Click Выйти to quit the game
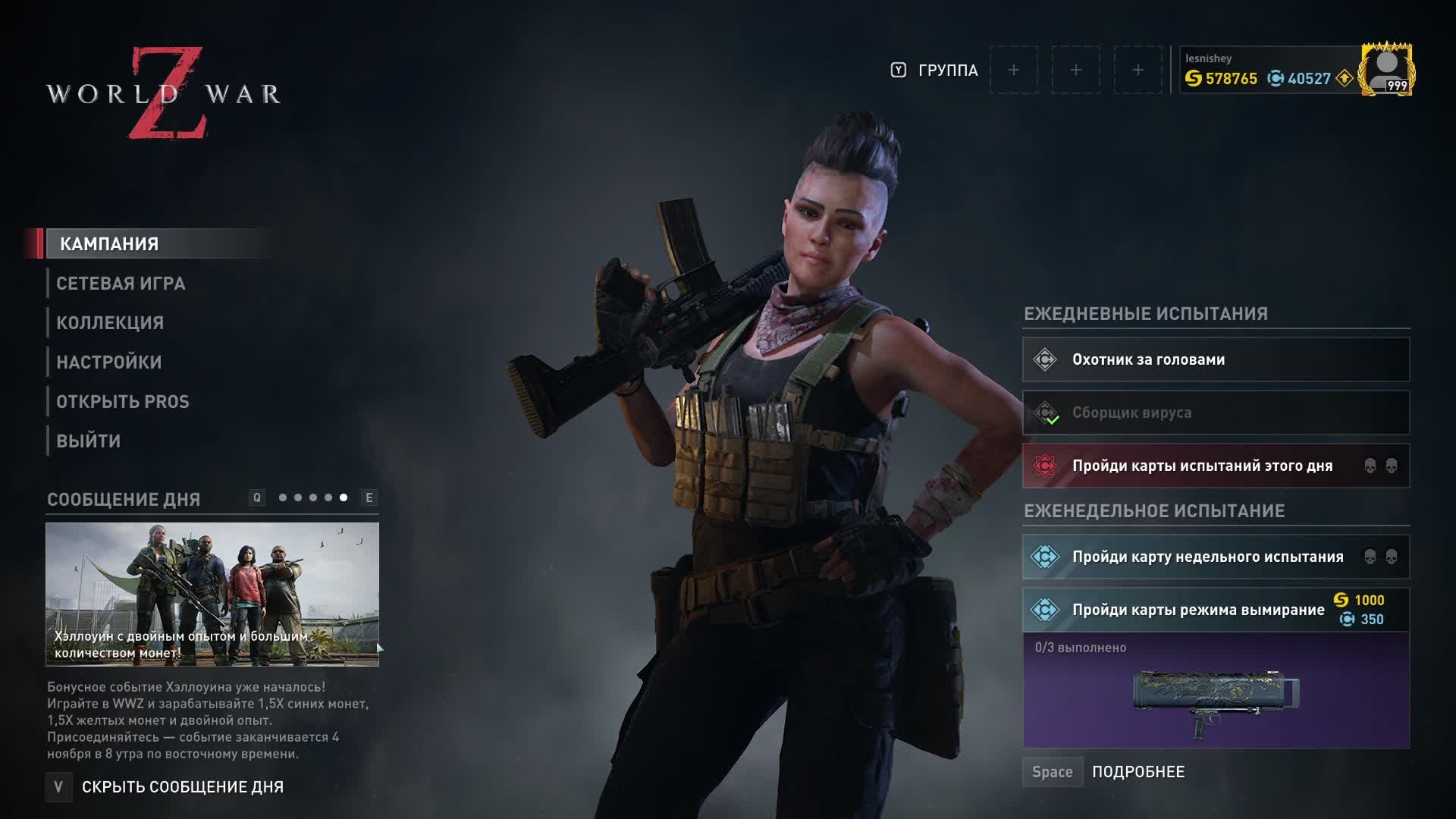Screen dimensions: 1456x819 click(x=89, y=441)
